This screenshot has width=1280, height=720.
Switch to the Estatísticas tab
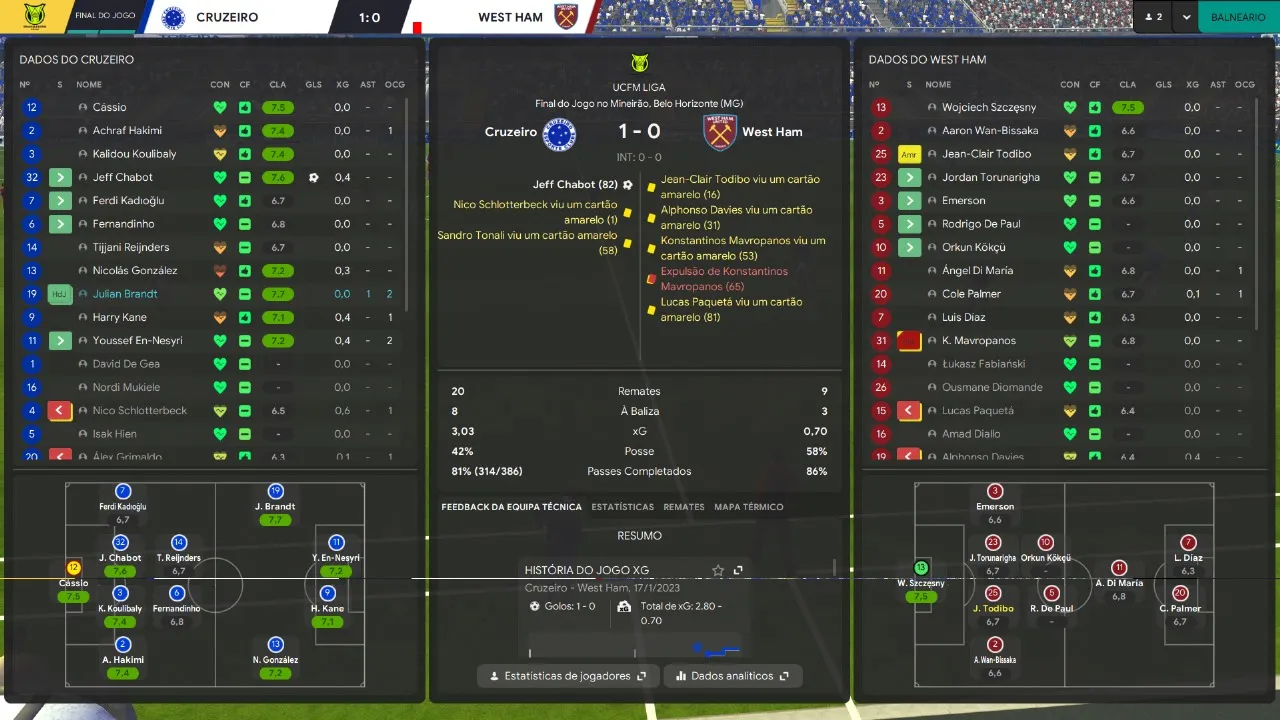coord(622,507)
